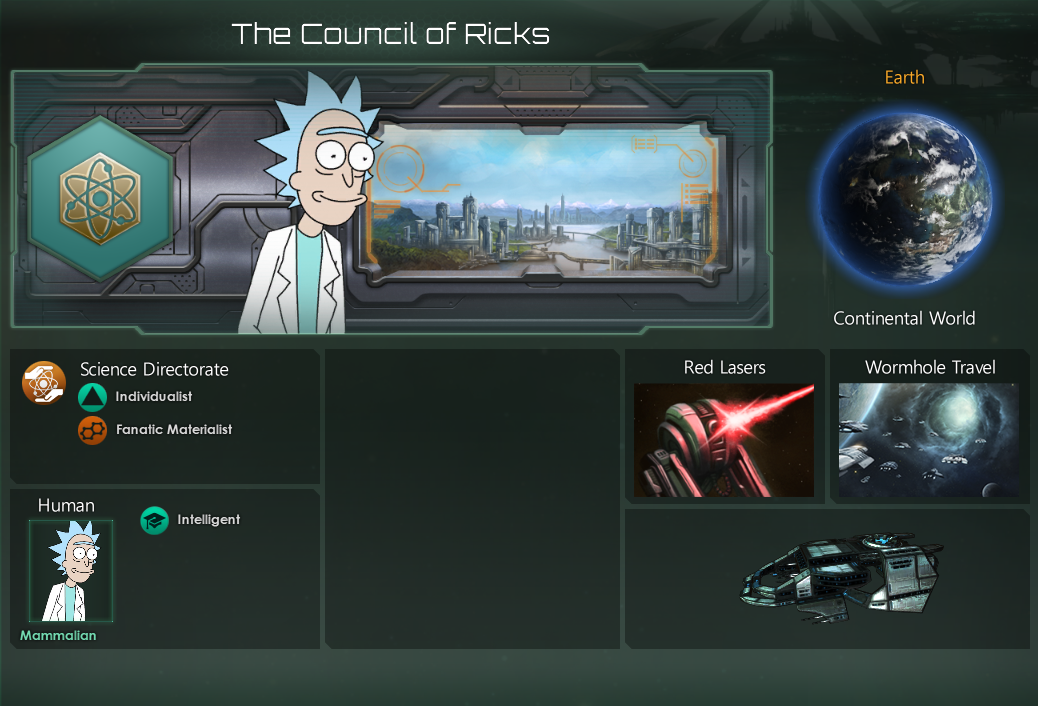Image resolution: width=1038 pixels, height=706 pixels.
Task: Open the Red Lasers weapon panel
Action: point(724,440)
